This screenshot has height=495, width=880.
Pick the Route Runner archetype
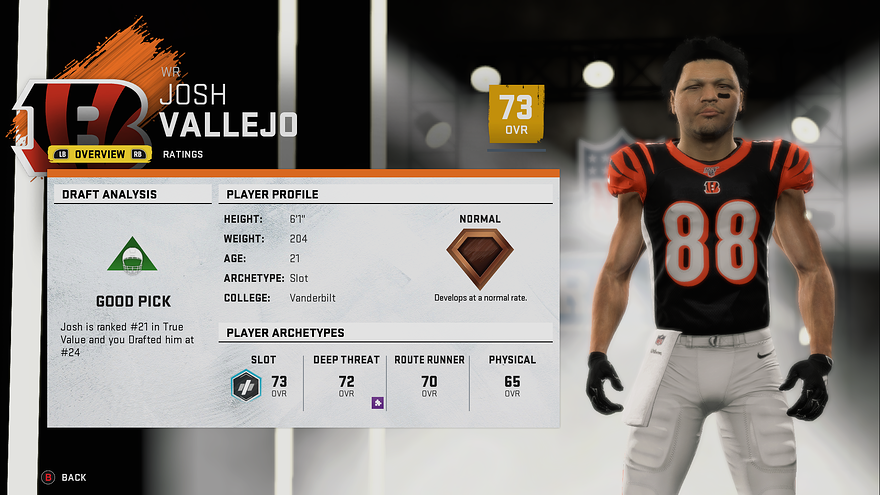click(x=429, y=380)
